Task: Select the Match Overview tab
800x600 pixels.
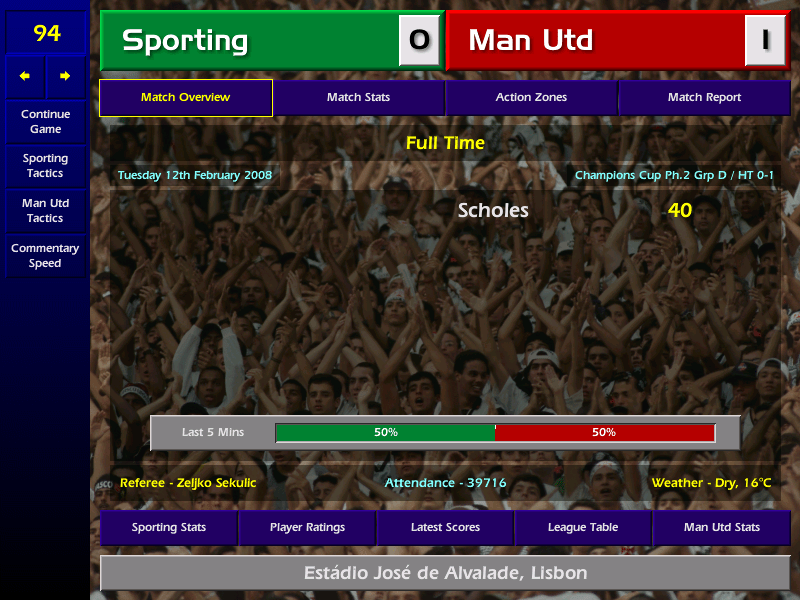Action: click(x=186, y=98)
